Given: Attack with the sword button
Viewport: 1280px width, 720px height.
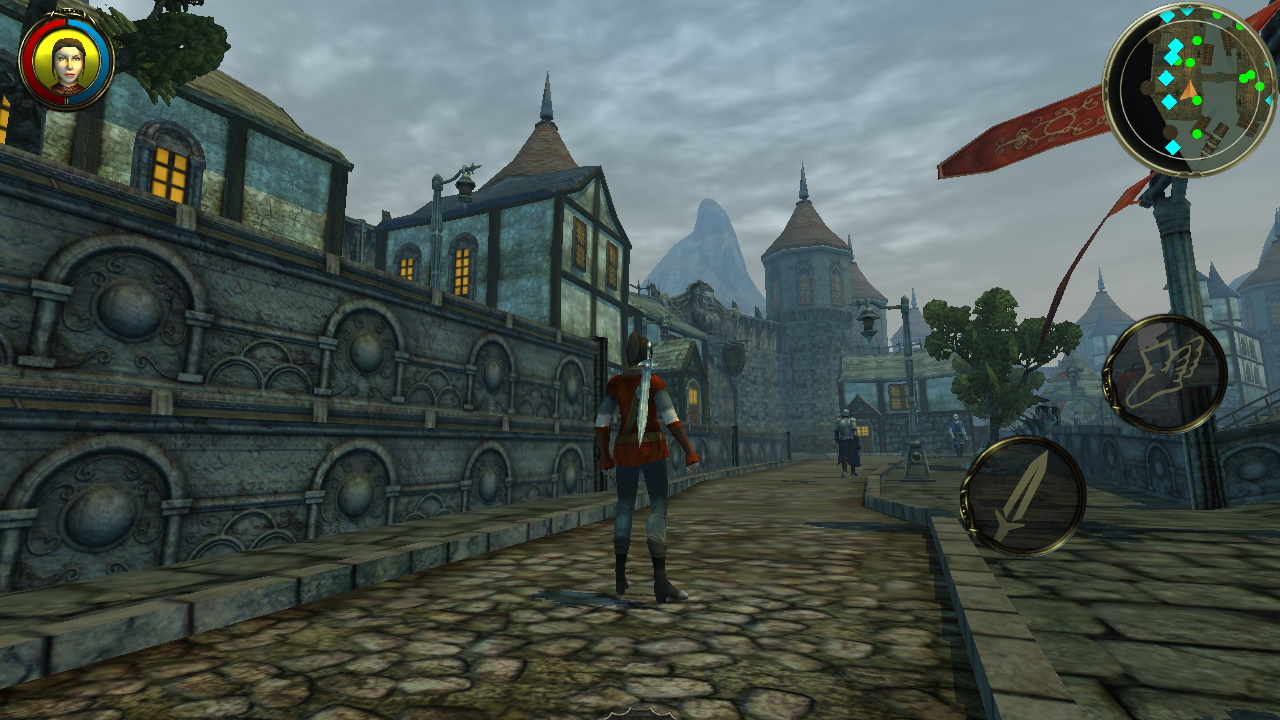Looking at the screenshot, I should (x=1022, y=496).
